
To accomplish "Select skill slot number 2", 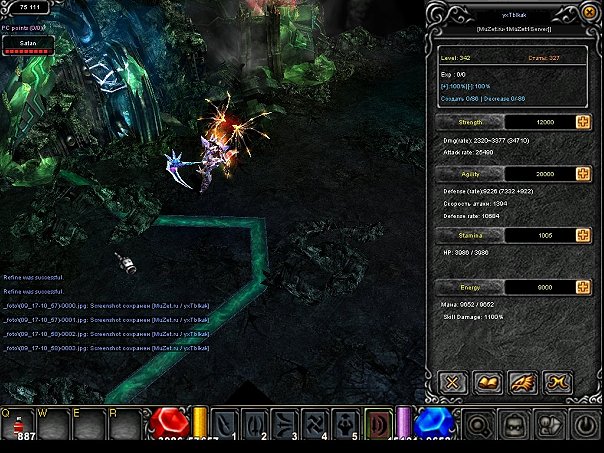I will point(255,426).
